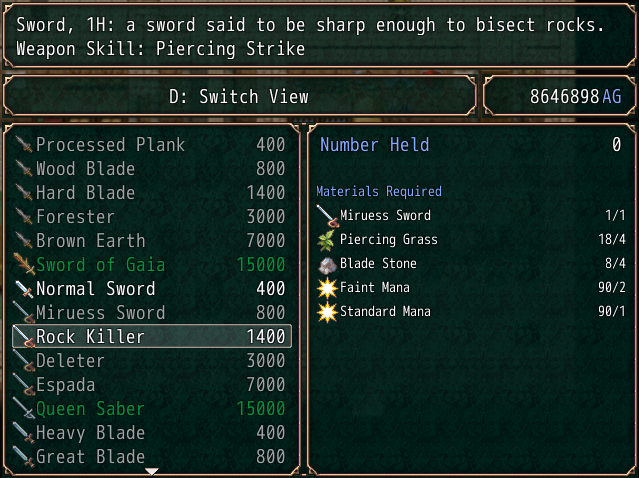This screenshot has width=639, height=478.
Task: Select Hard Blade from the list
Action: (150, 193)
